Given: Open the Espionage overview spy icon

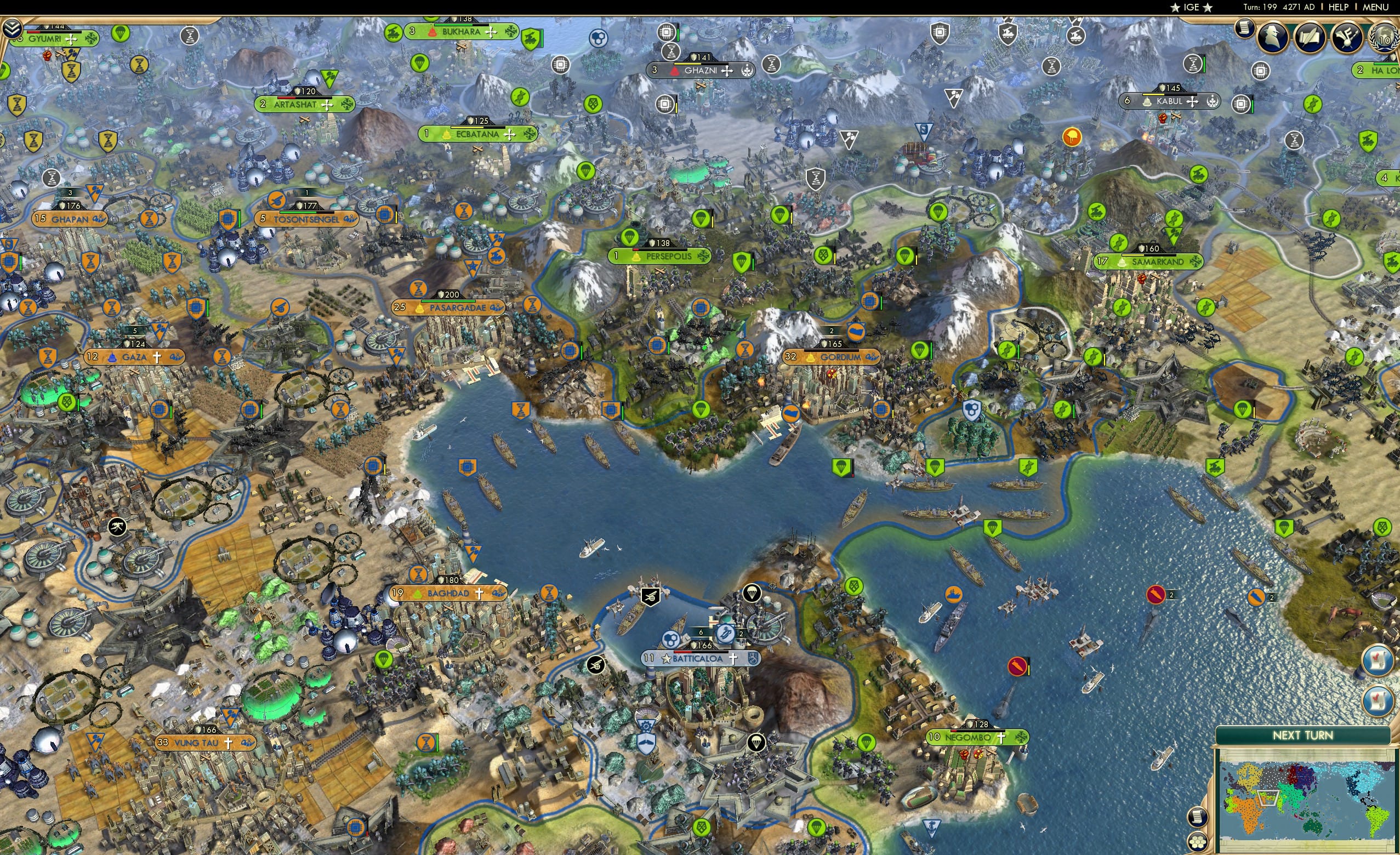Looking at the screenshot, I should pyautogui.click(x=1273, y=38).
